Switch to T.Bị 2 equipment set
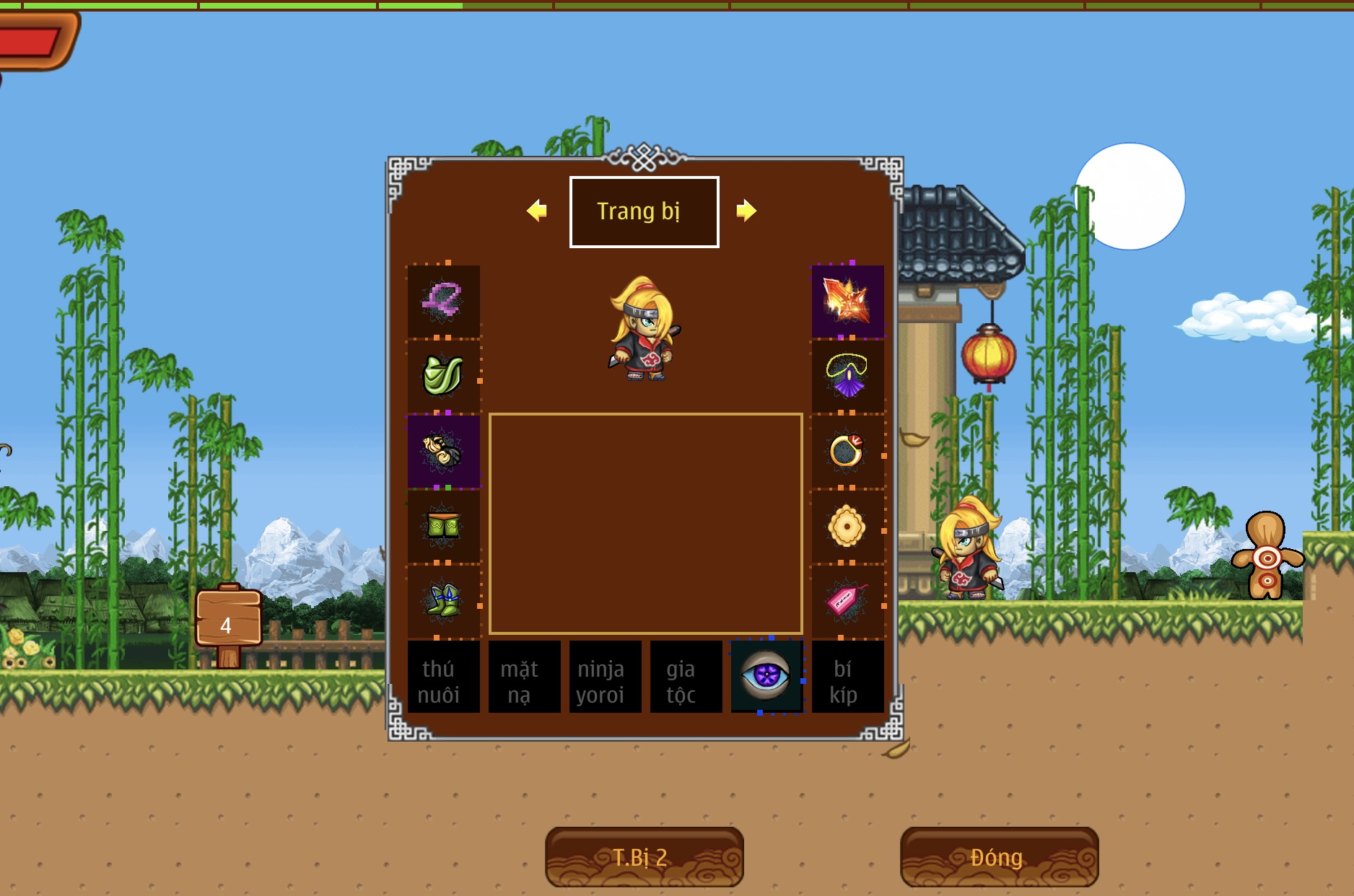 click(x=644, y=857)
